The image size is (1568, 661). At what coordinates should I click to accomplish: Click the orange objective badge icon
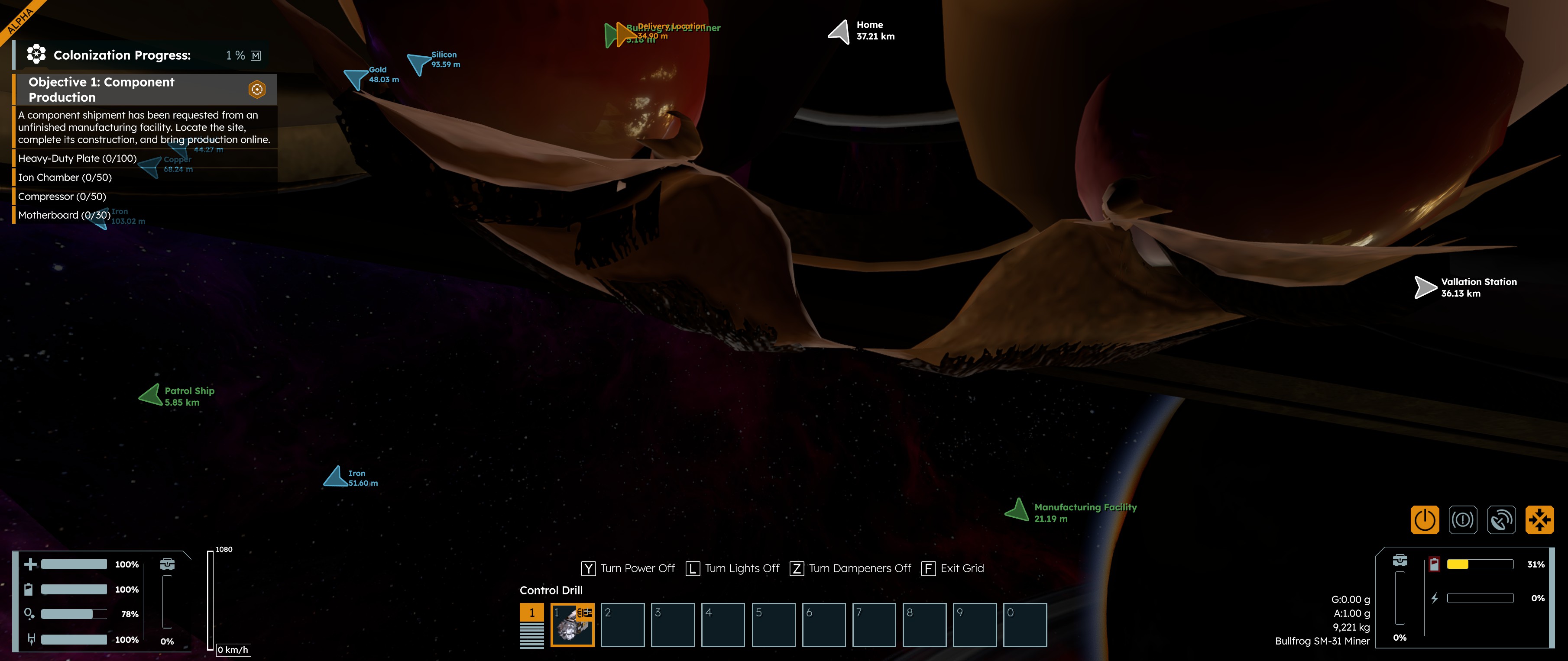tap(257, 90)
